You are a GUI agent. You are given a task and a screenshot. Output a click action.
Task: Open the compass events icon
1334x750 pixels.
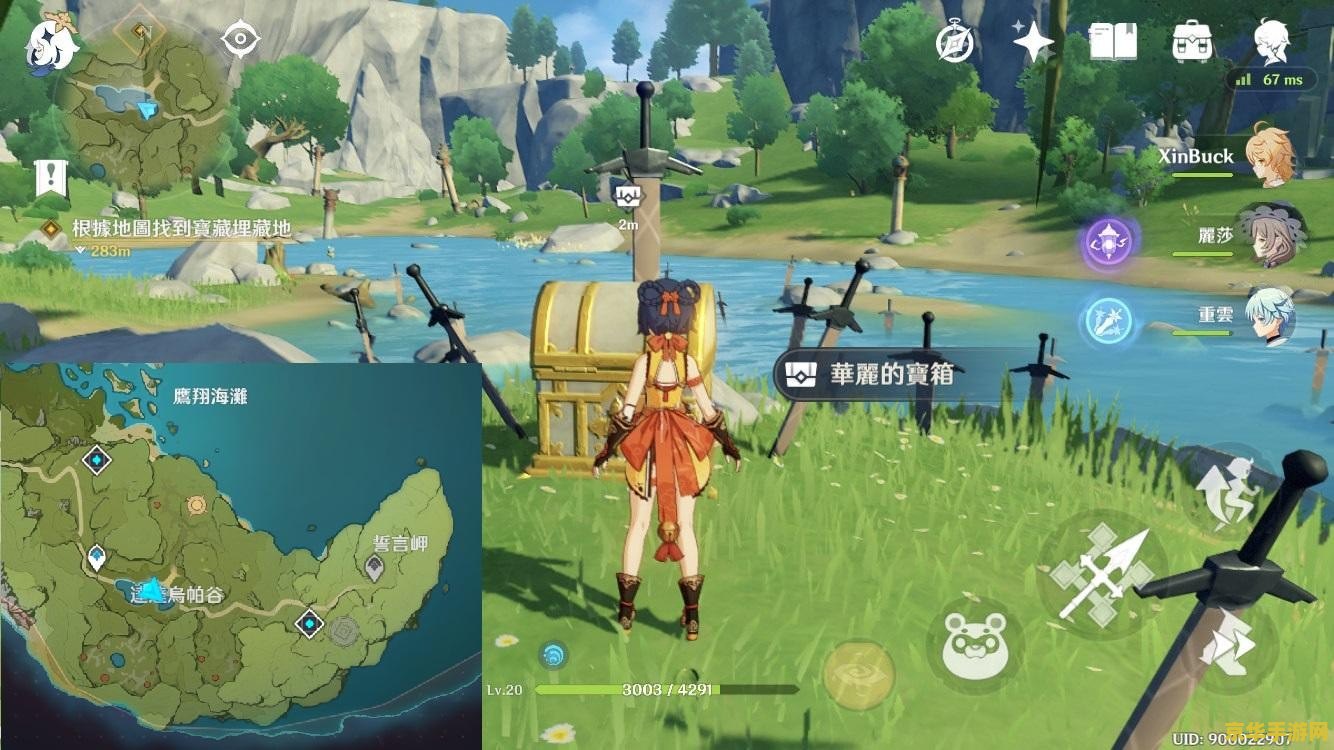click(x=955, y=42)
